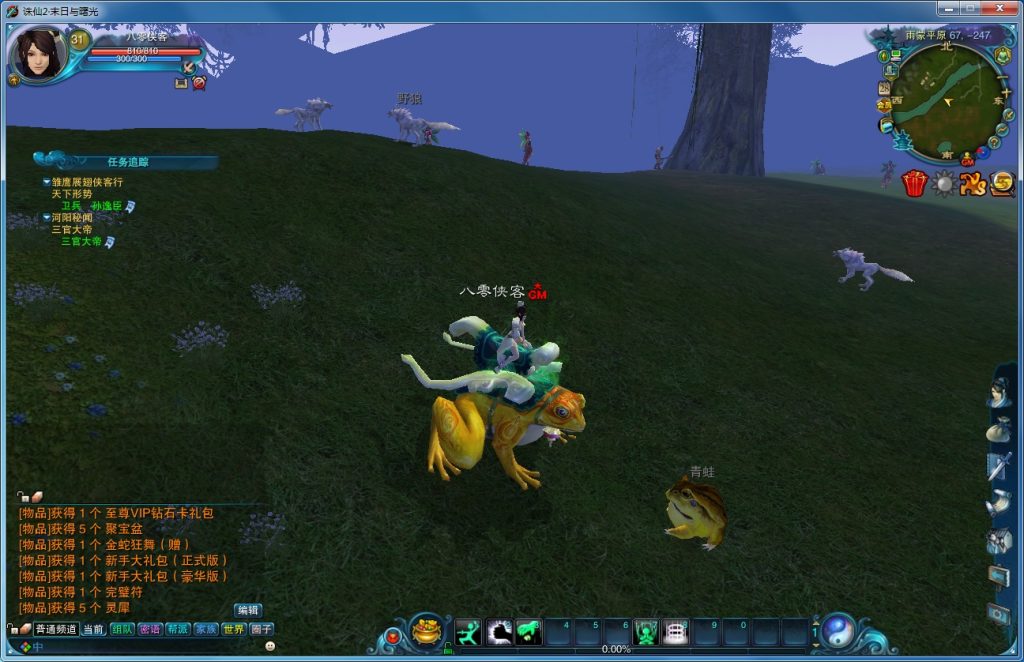Screen dimensions: 1024x662
Task: Switch to the 组队 chat channel tab
Action: pos(122,629)
